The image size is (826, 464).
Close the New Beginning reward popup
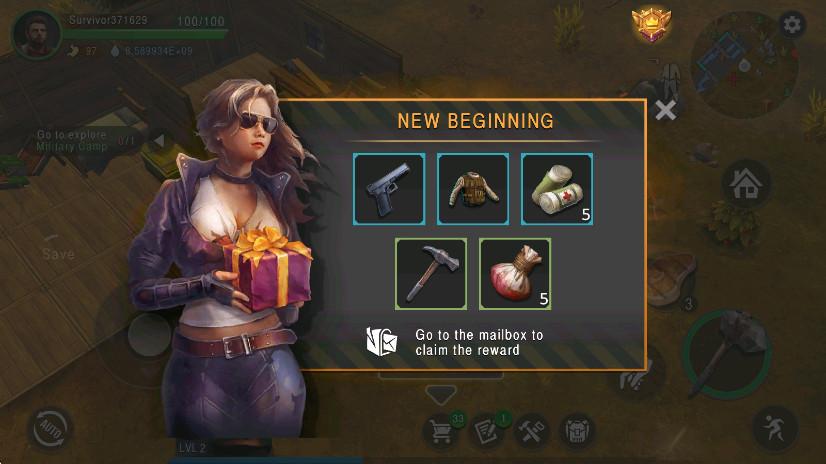pos(665,110)
